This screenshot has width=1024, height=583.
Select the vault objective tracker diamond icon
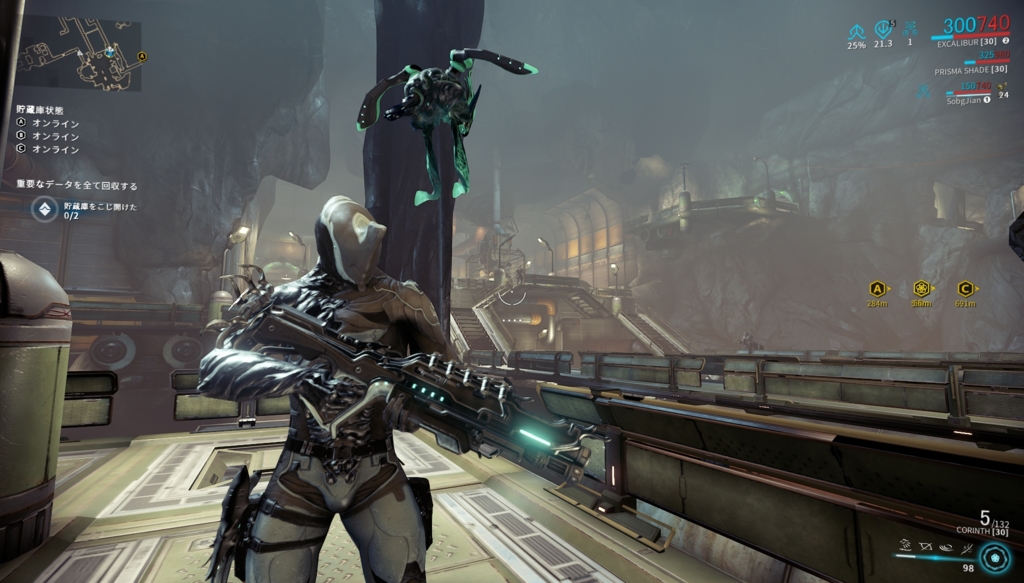coord(44,209)
